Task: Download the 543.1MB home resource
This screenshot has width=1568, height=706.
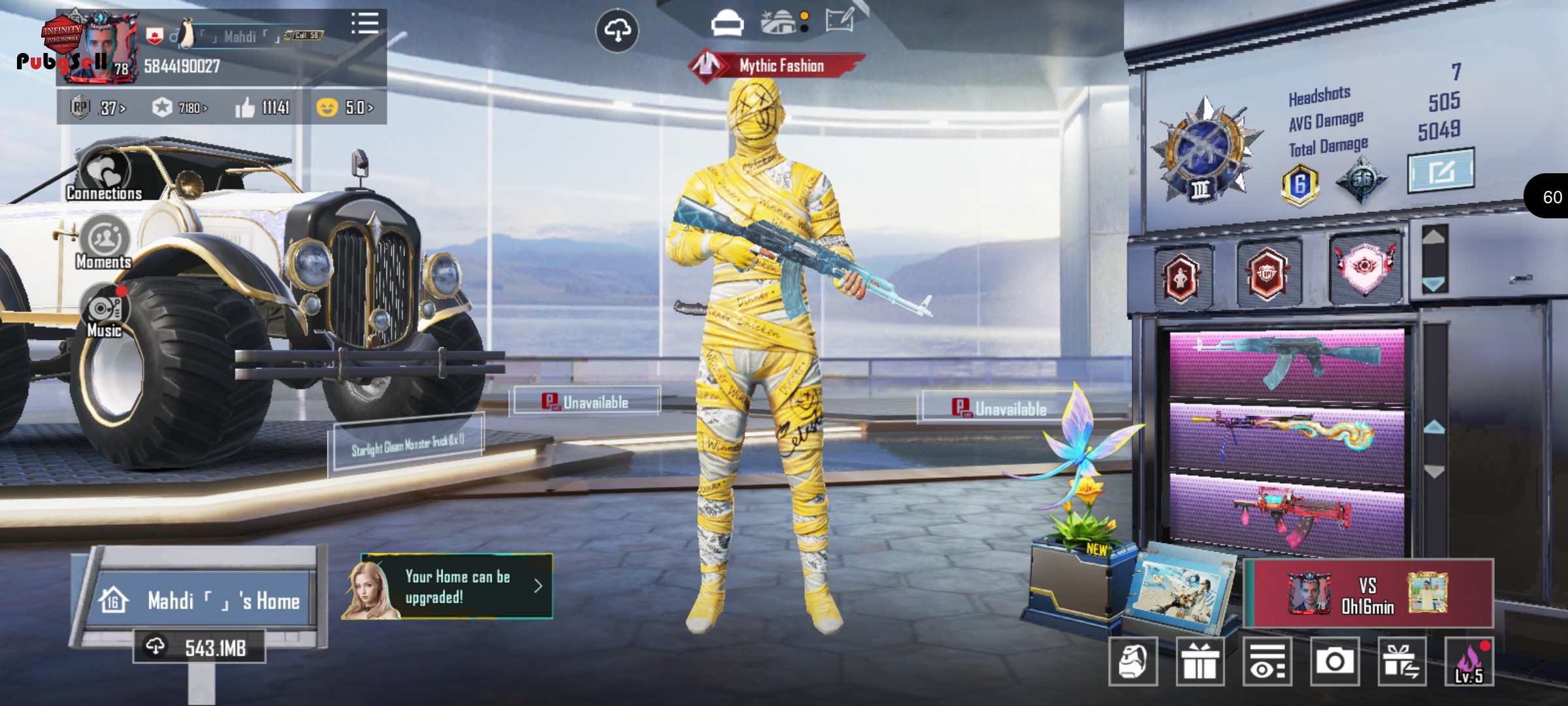Action: (200, 647)
